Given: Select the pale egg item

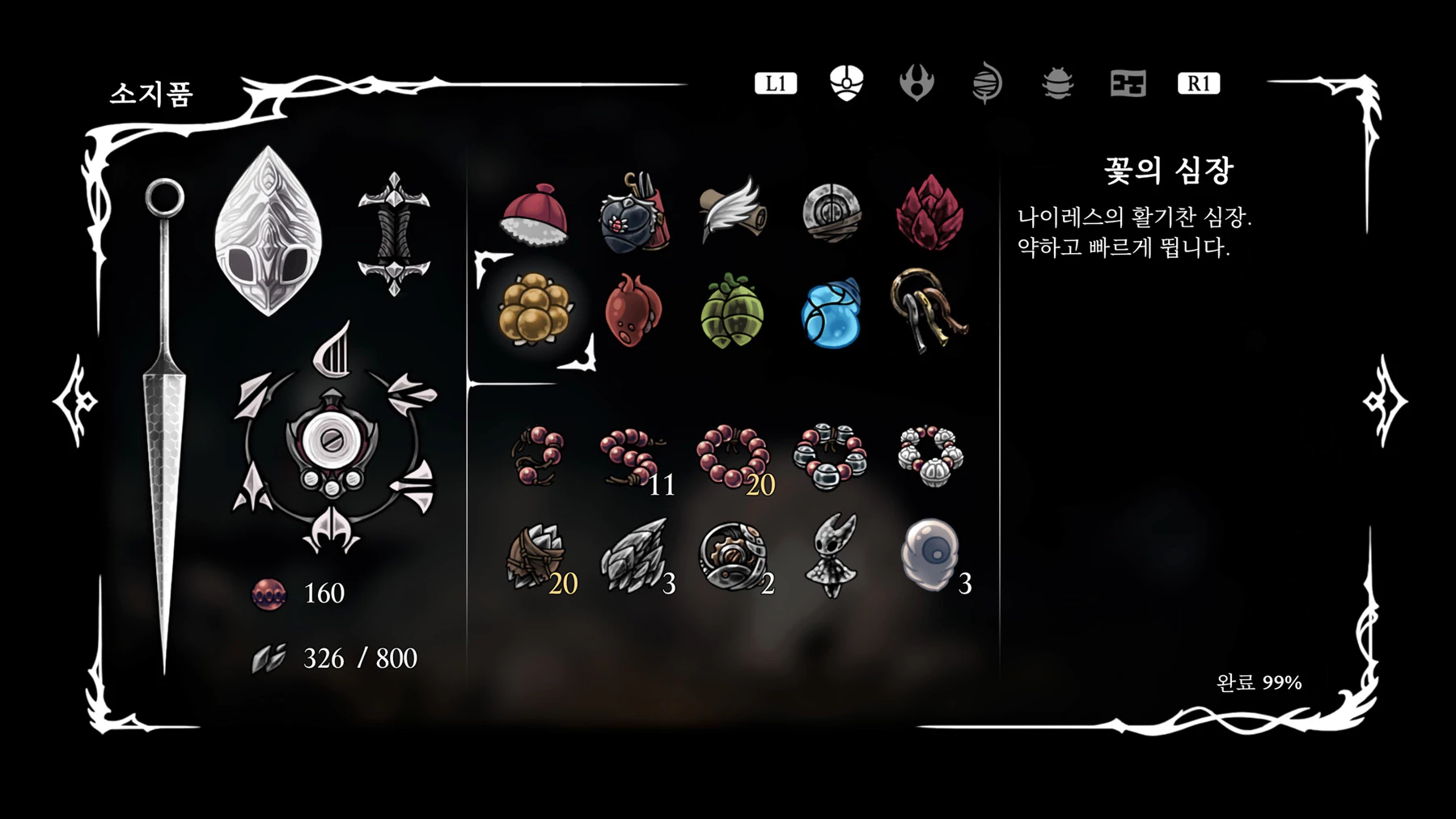Looking at the screenshot, I should pos(929,555).
